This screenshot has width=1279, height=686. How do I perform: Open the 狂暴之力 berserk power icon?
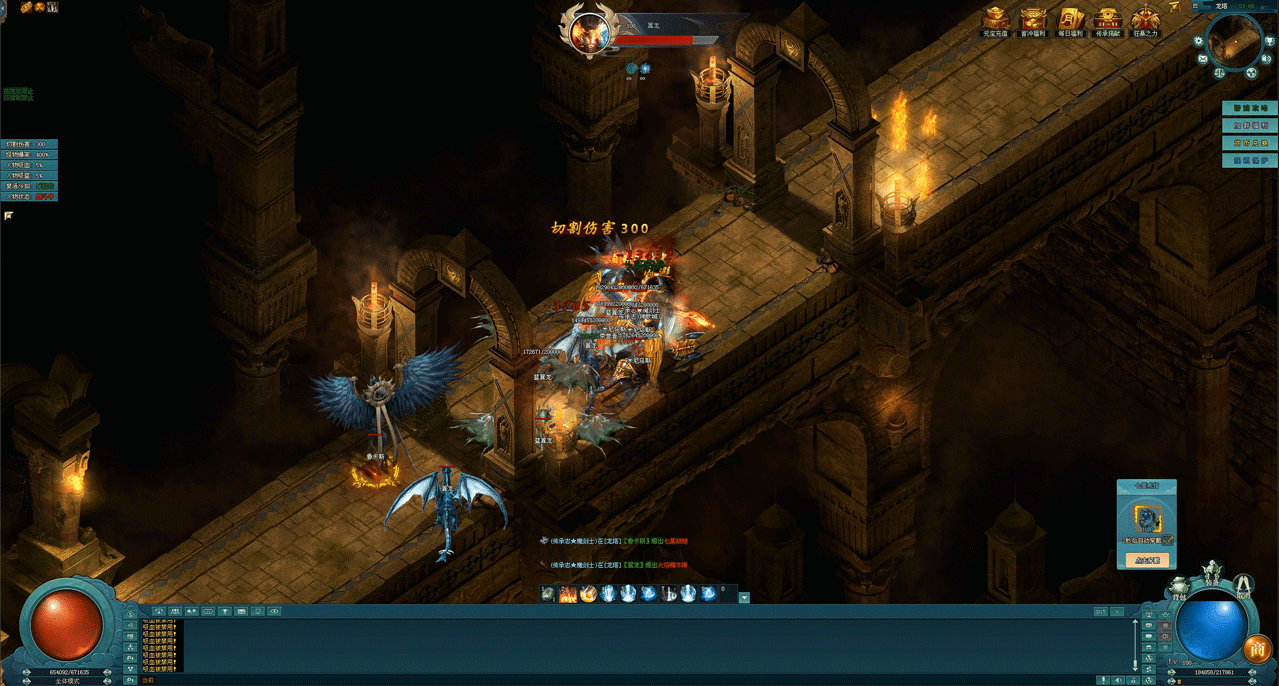pos(1145,20)
